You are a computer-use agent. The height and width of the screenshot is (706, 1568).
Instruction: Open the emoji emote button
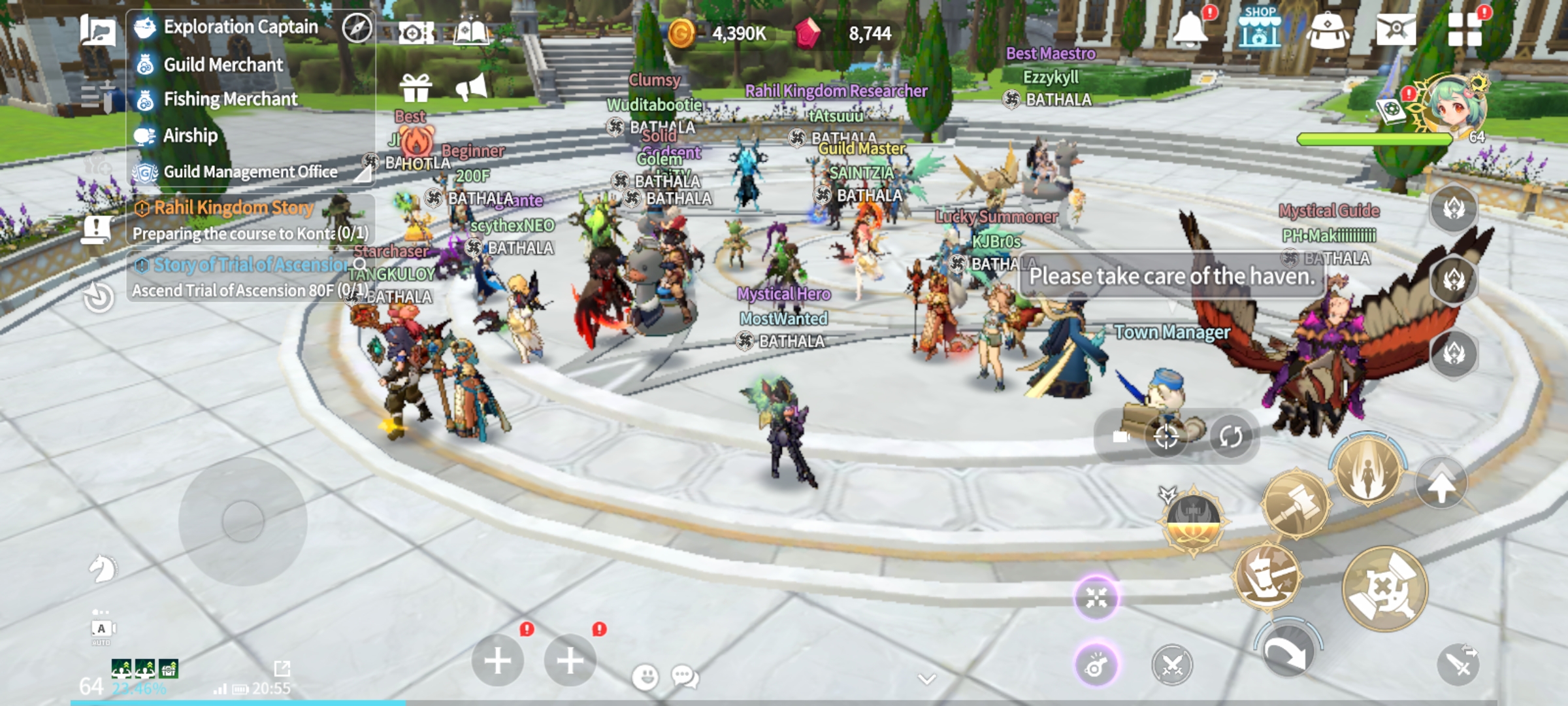pos(645,677)
